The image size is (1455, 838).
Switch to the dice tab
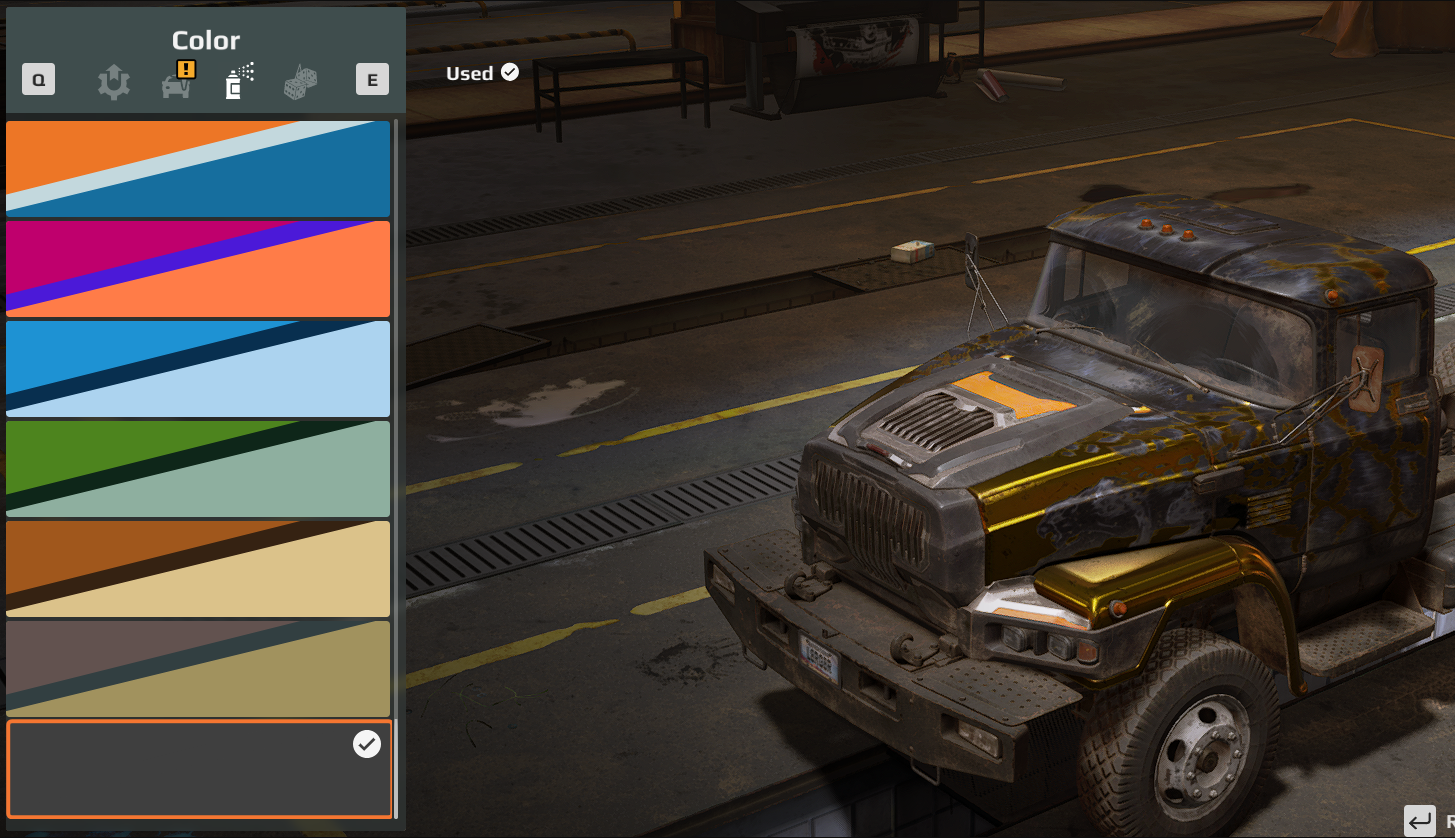point(301,82)
